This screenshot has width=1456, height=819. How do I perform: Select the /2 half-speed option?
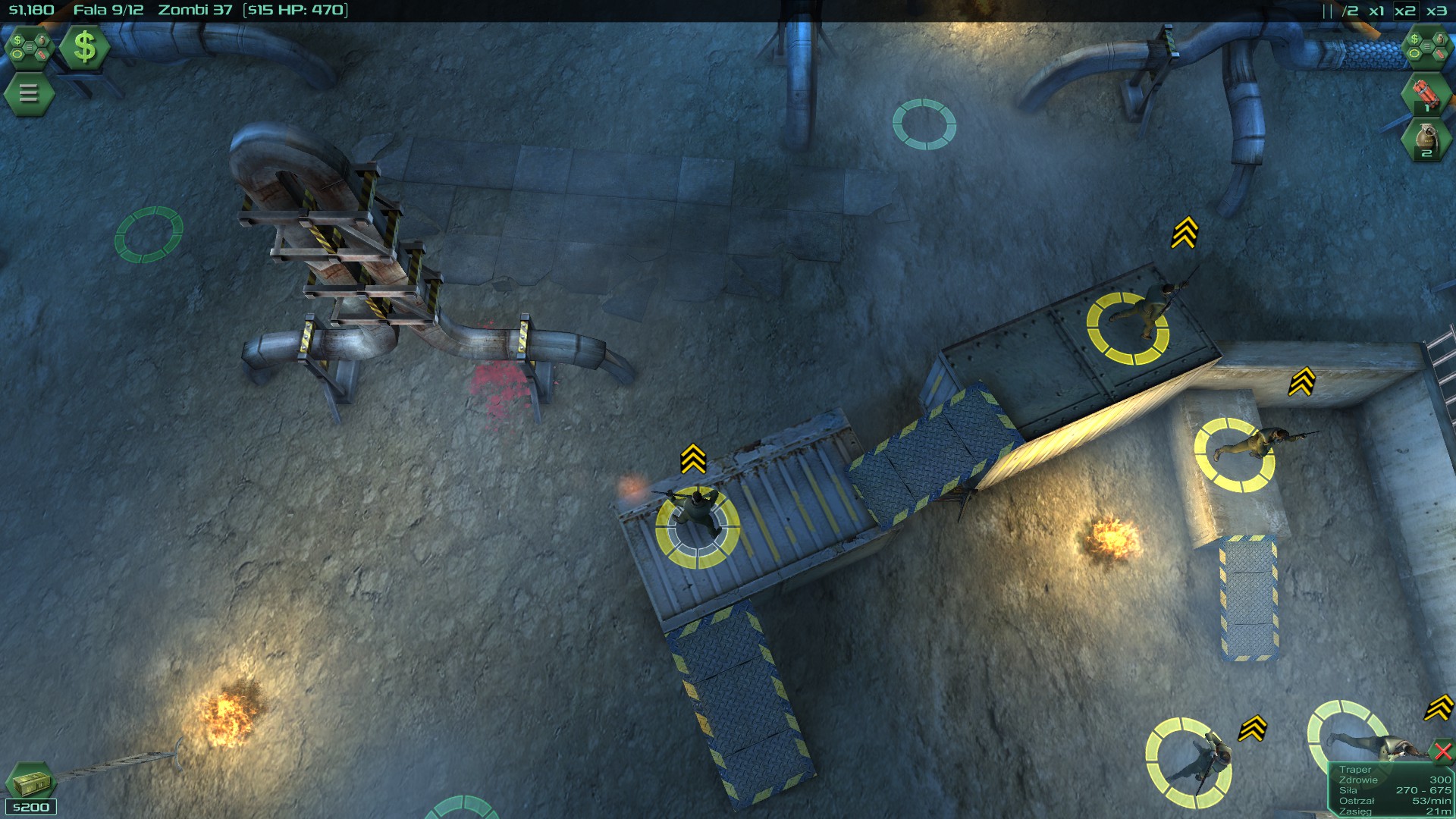1350,11
